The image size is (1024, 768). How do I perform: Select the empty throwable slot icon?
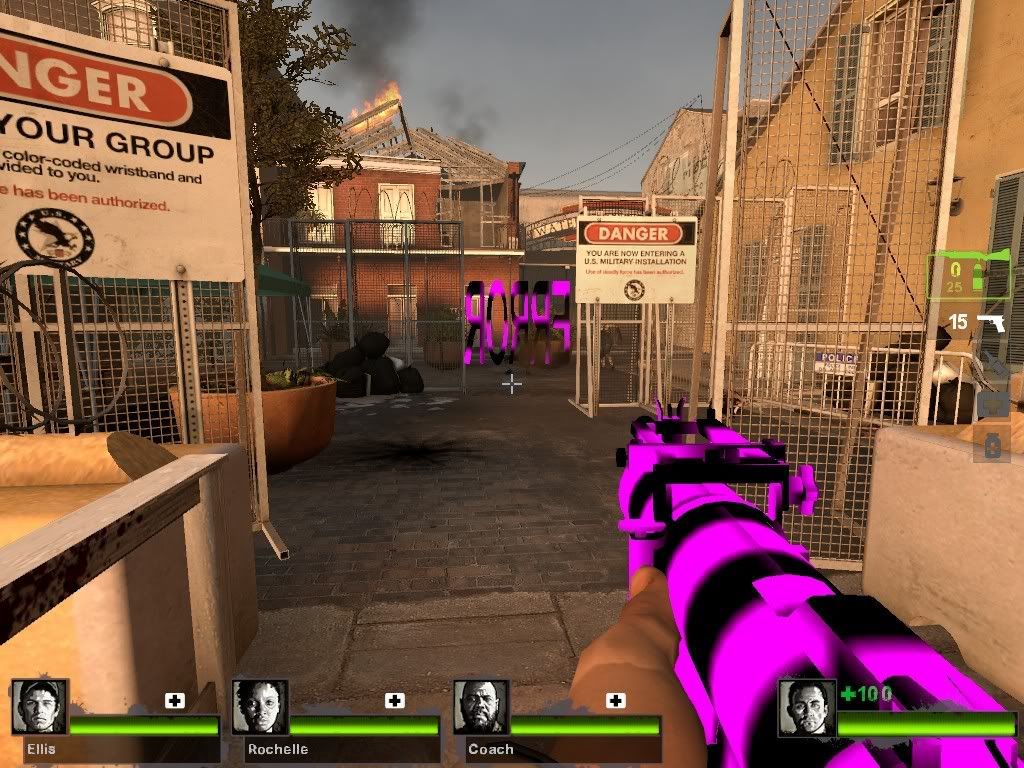992,367
